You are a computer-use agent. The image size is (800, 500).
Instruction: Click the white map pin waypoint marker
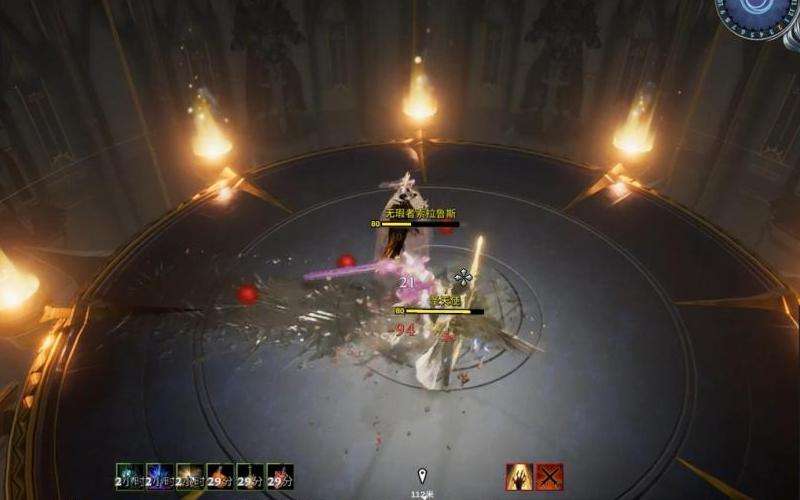[x=422, y=475]
